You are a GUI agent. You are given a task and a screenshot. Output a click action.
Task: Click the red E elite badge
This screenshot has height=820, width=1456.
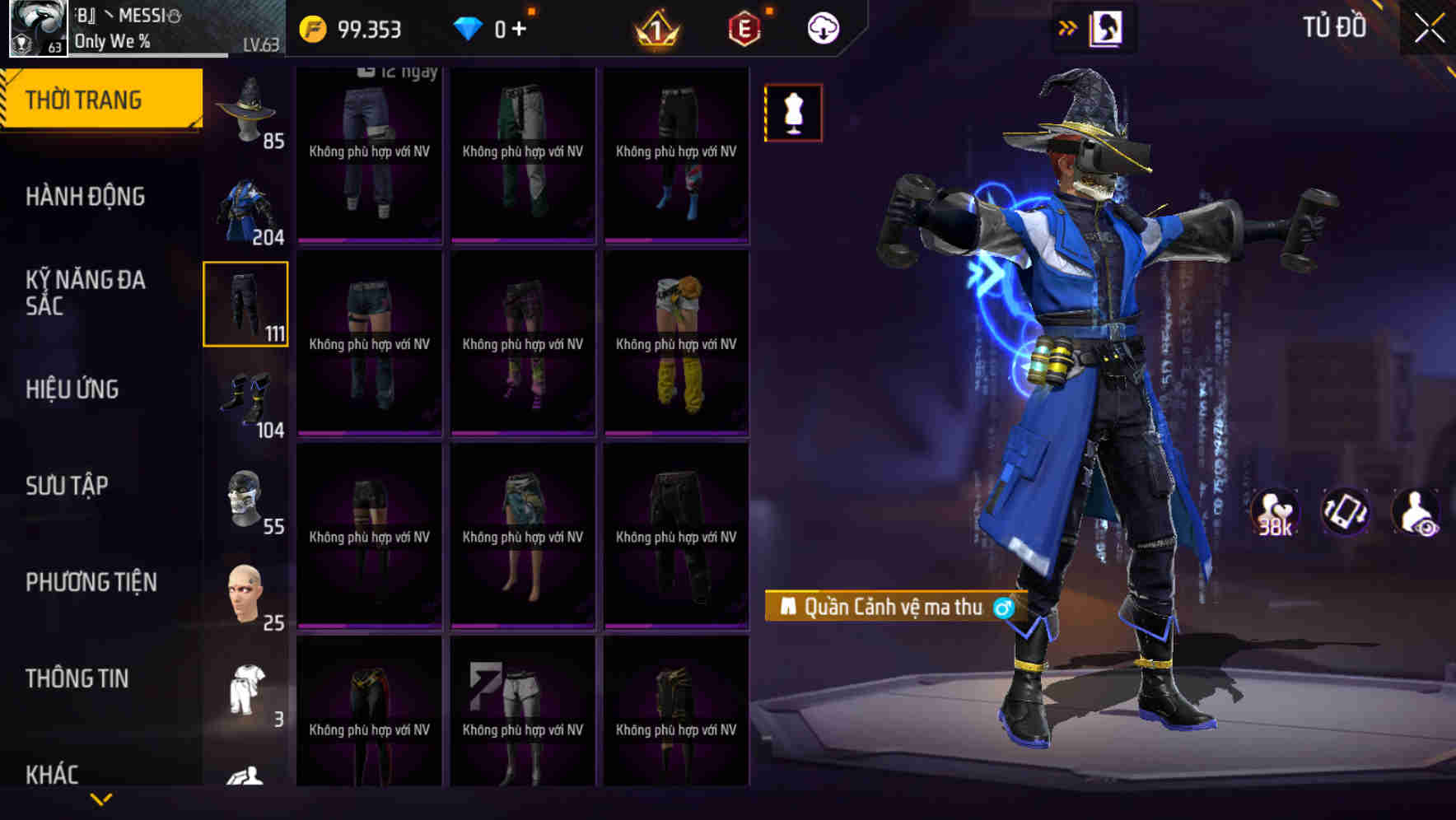coord(742,27)
